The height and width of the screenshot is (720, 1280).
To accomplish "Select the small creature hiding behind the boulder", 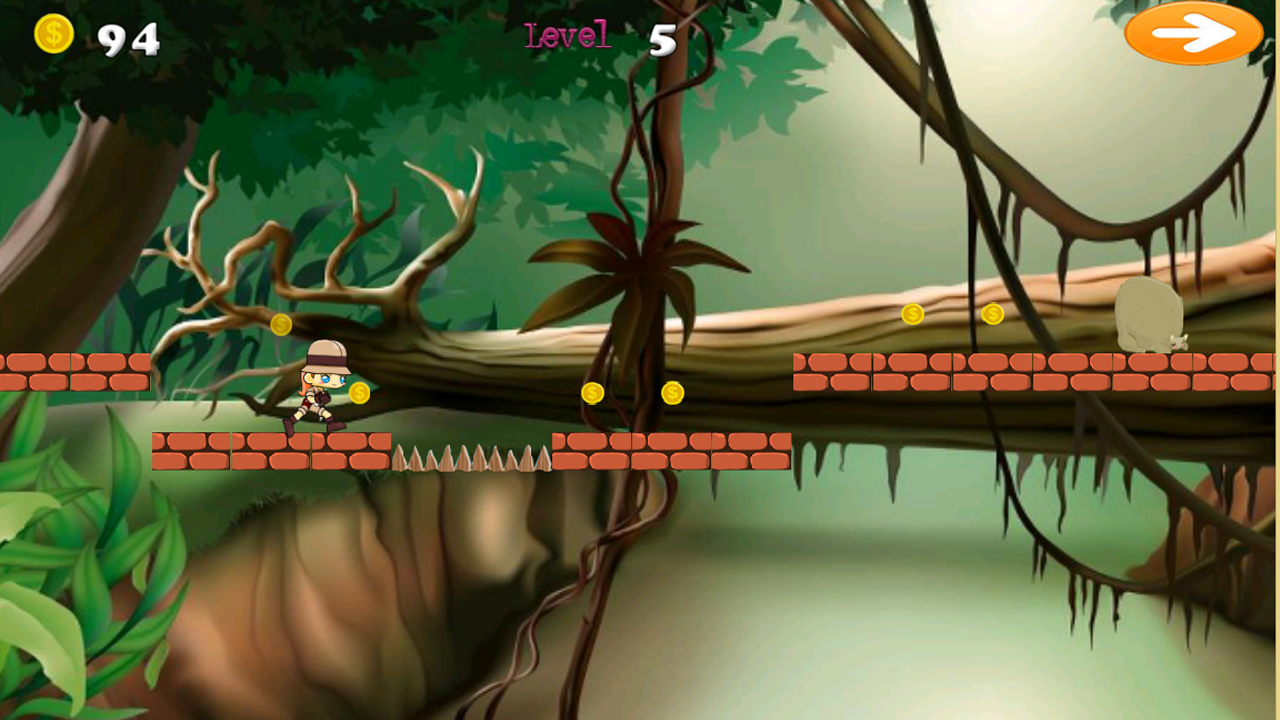I will coord(1179,342).
